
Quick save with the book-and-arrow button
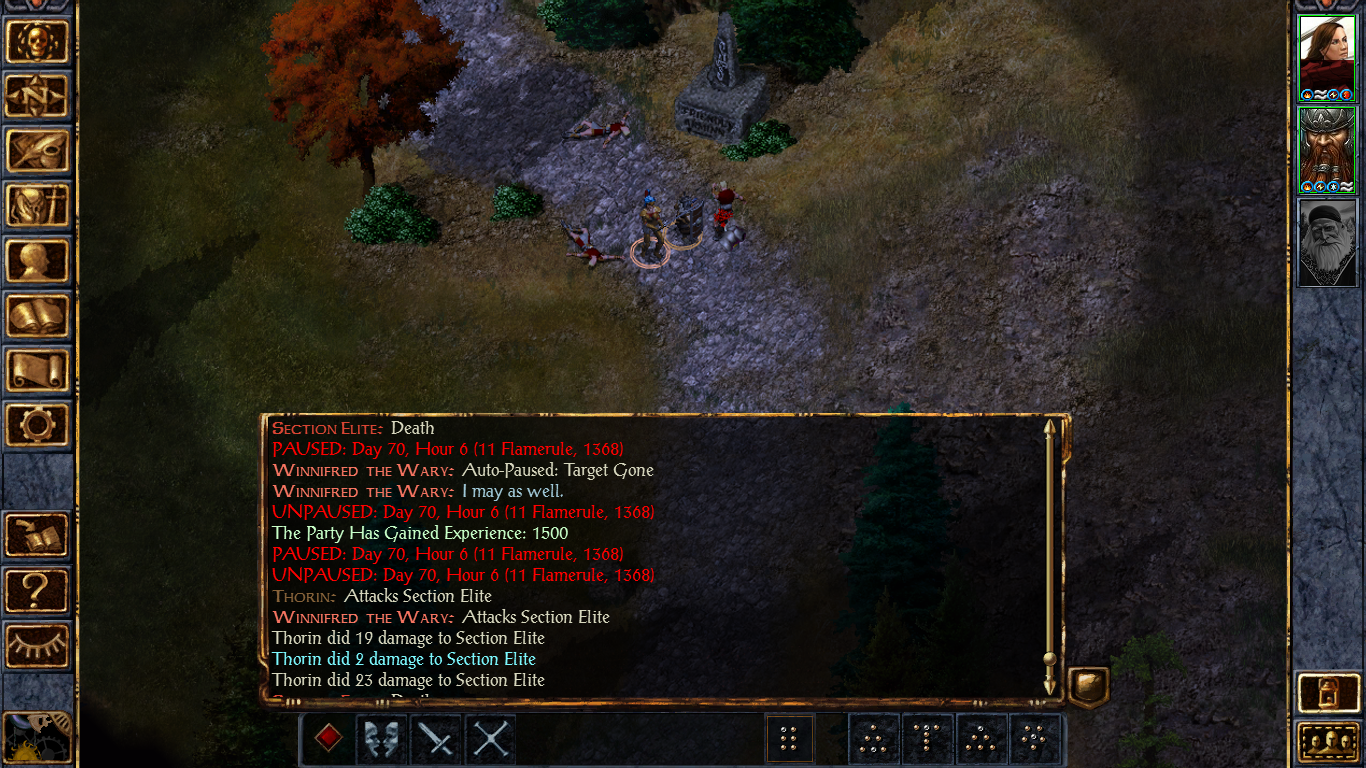[38, 535]
